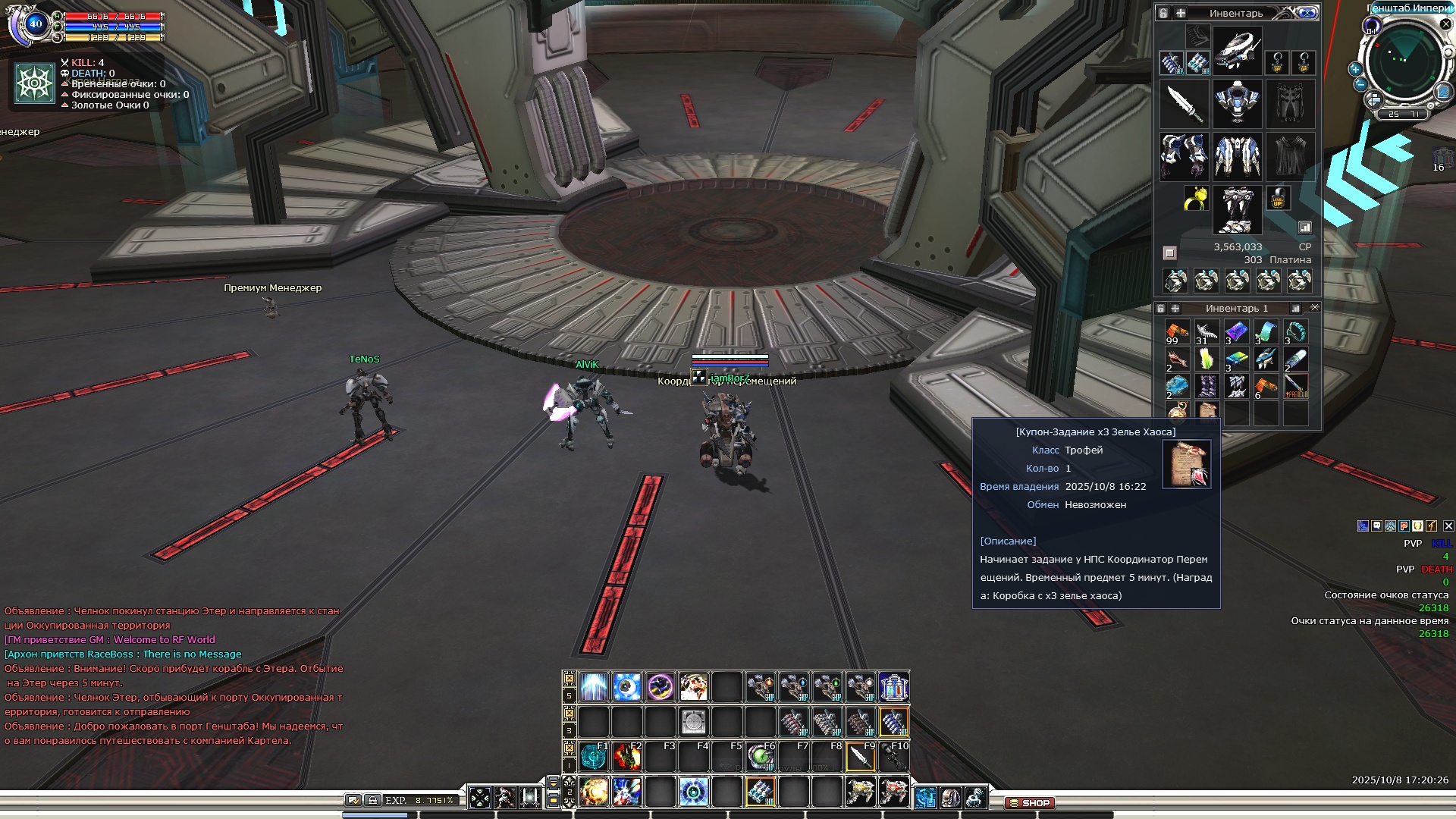Close the Инвентарь 1 bag window

(x=1314, y=308)
